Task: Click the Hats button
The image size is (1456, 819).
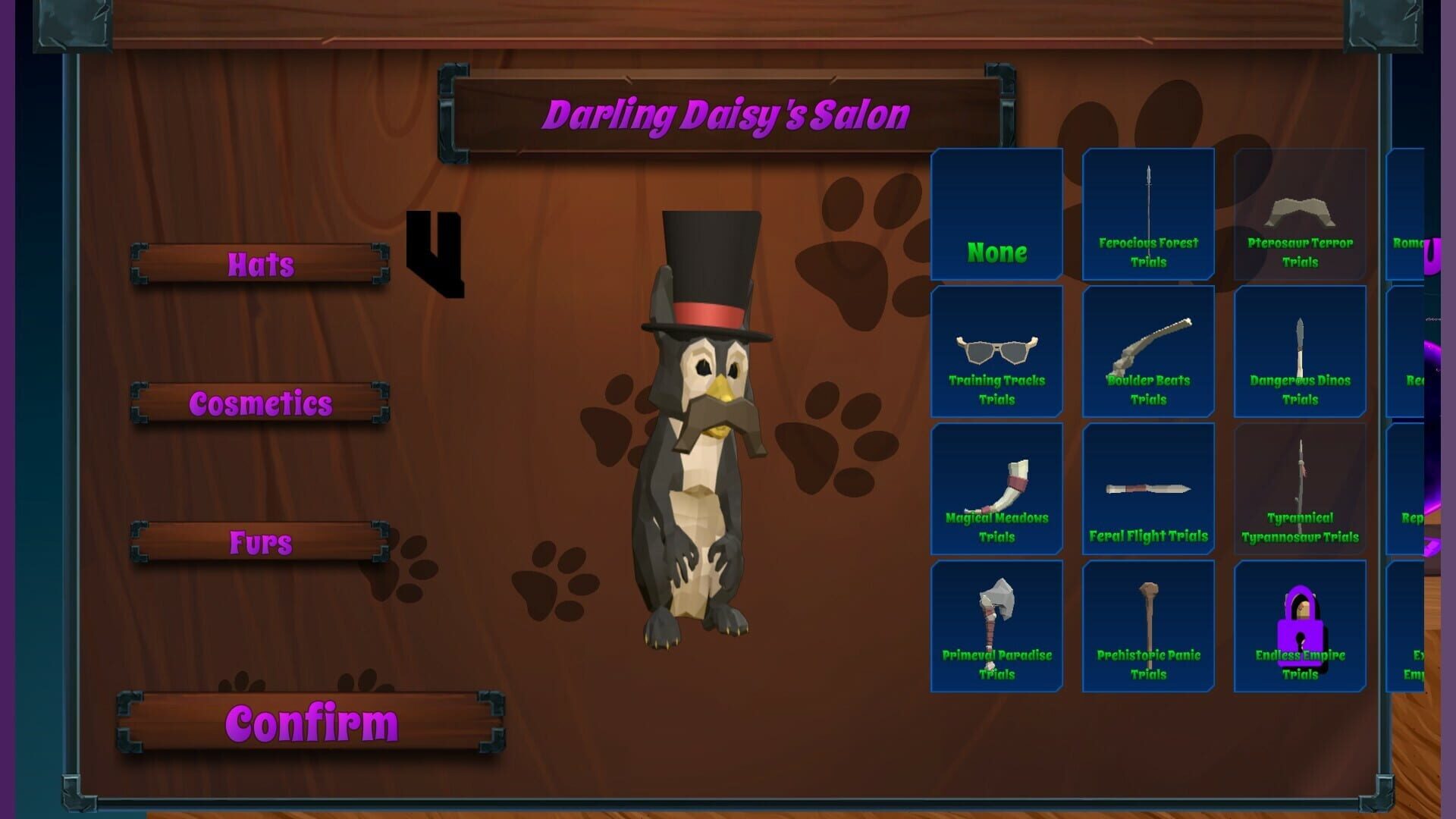Action: coord(260,265)
